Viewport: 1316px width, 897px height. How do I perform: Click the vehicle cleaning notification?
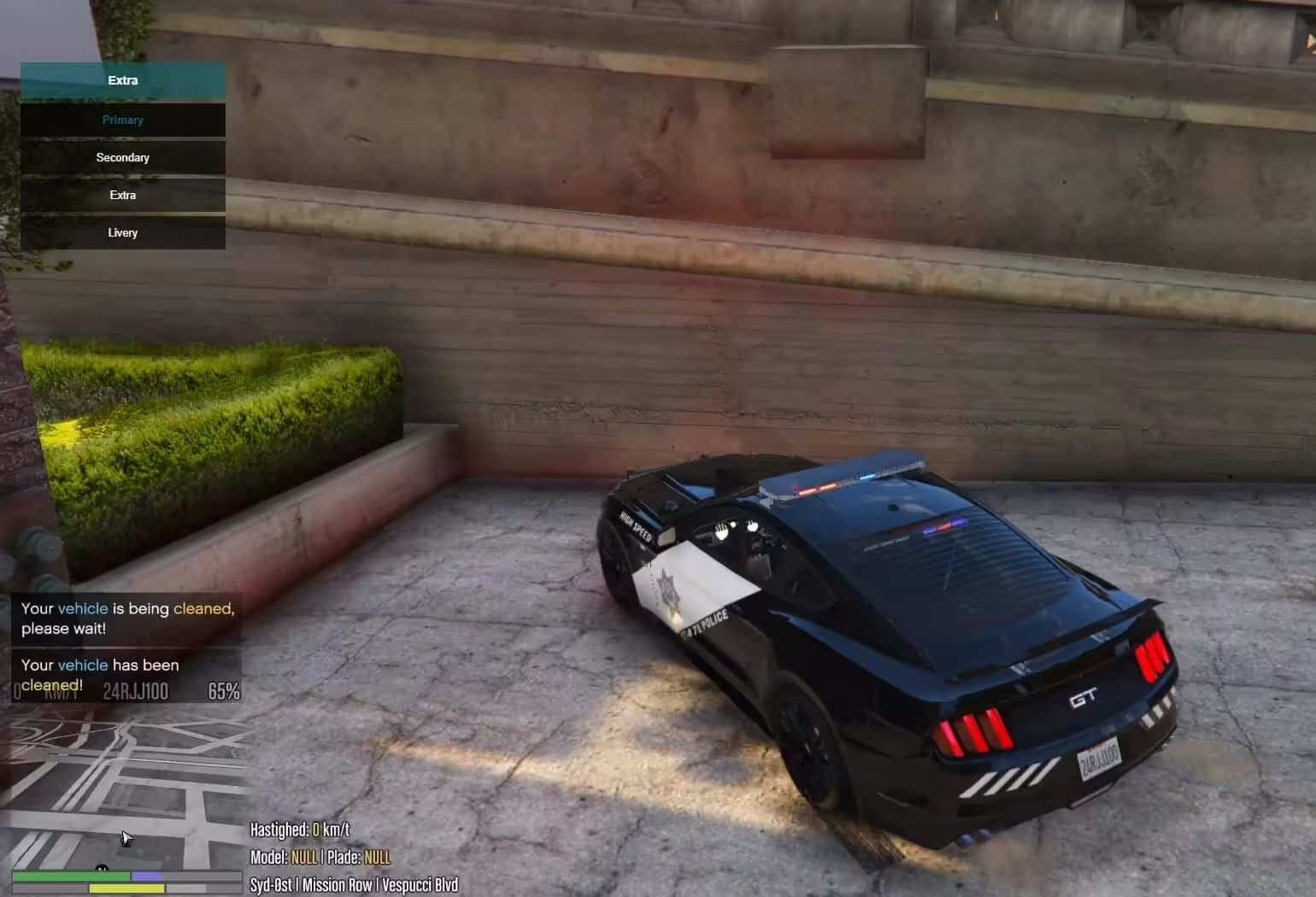click(x=126, y=618)
